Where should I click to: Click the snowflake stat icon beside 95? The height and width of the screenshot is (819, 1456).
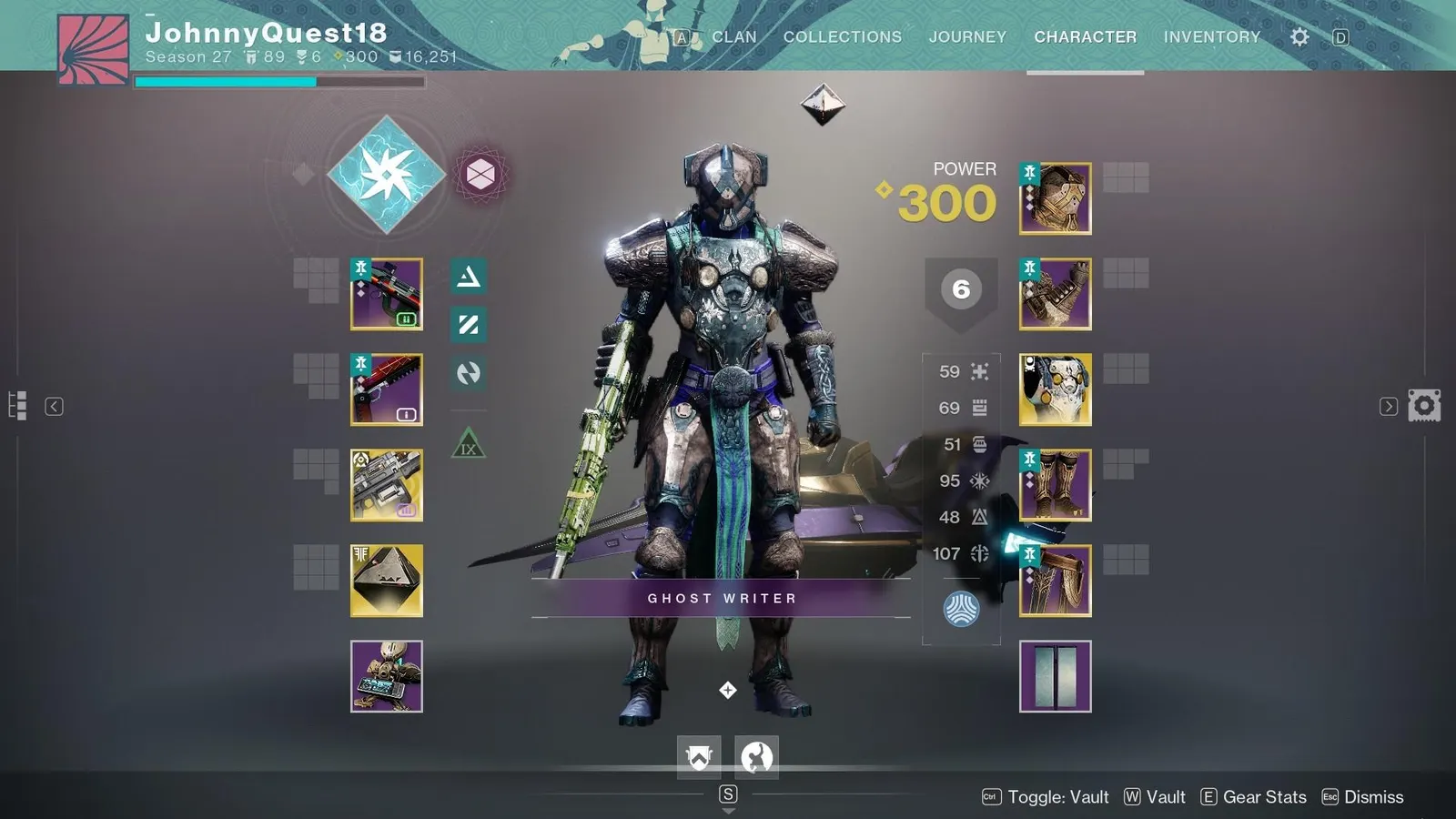tap(978, 480)
